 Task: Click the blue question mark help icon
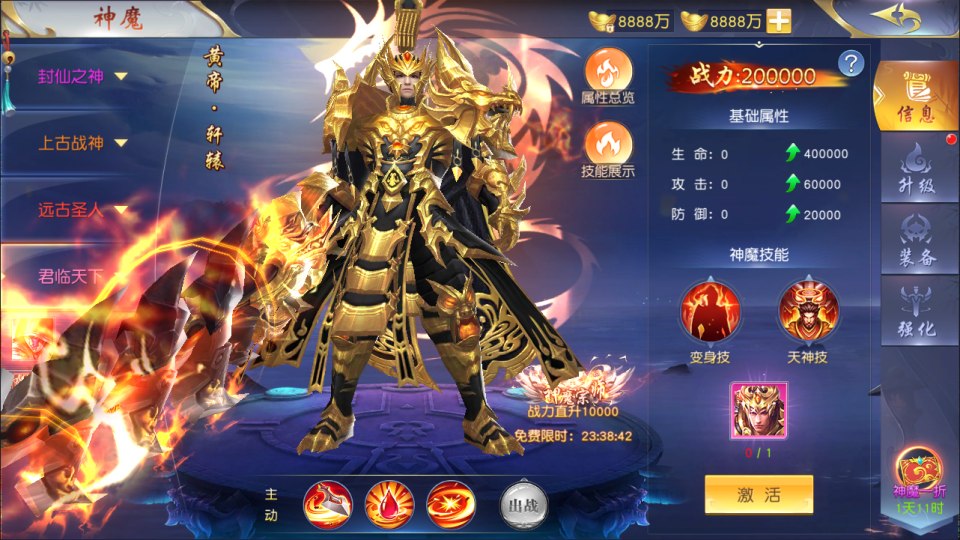coord(851,64)
